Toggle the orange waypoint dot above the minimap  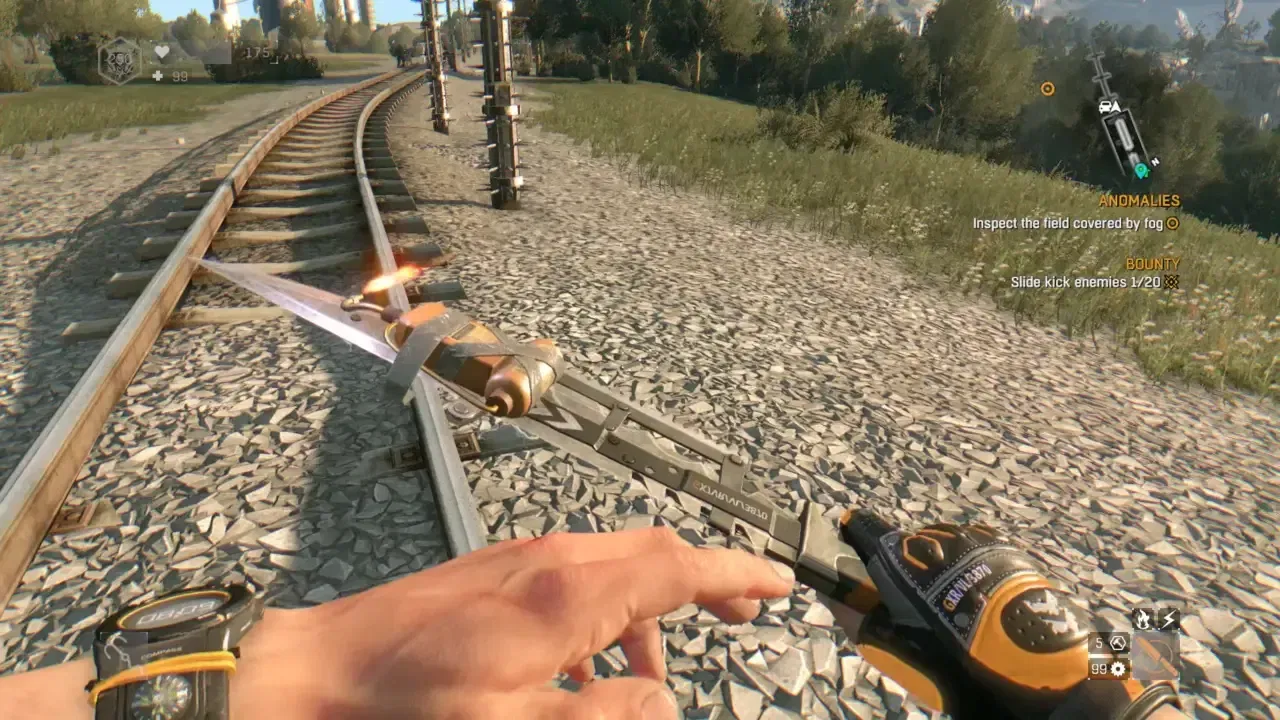tap(1048, 88)
